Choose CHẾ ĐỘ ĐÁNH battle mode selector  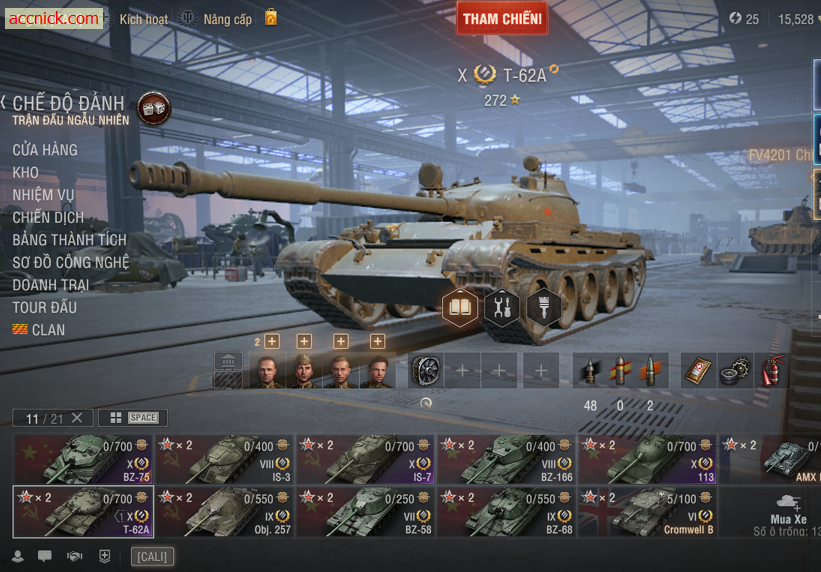pyautogui.click(x=68, y=104)
